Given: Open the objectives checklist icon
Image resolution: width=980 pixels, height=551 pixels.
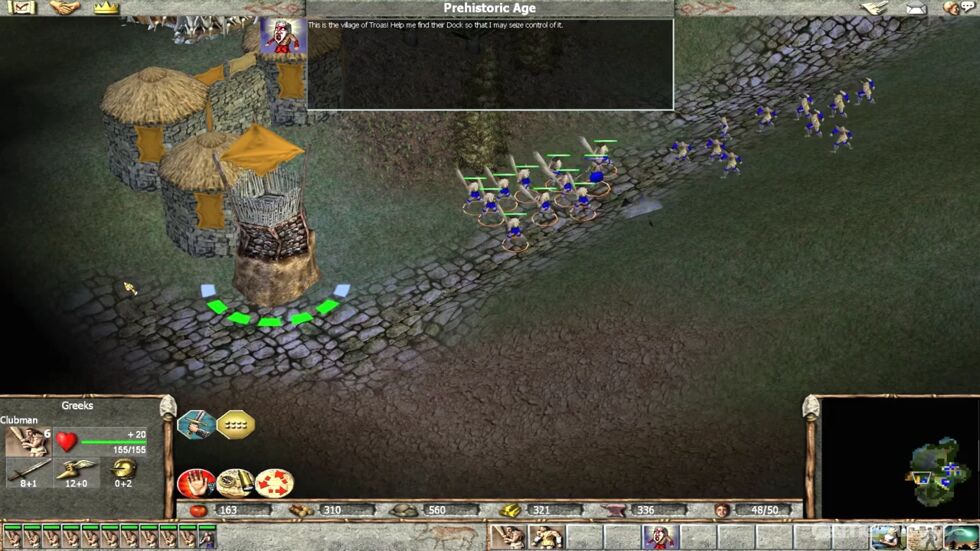Looking at the screenshot, I should click(22, 8).
